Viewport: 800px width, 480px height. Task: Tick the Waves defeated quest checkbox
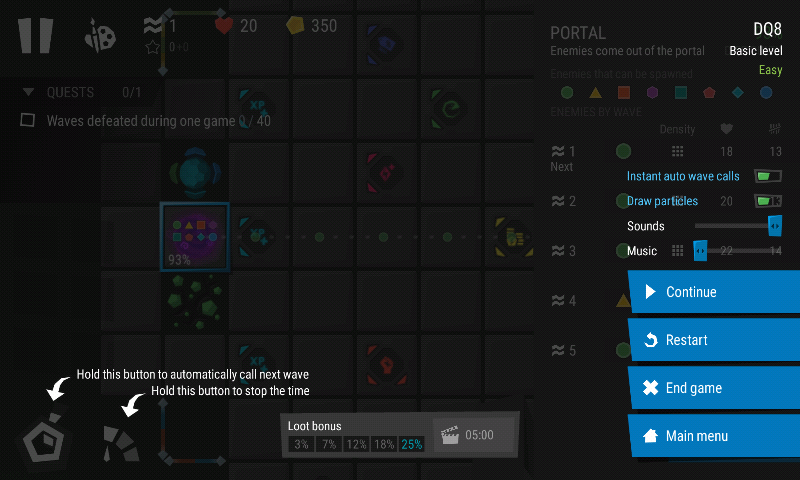28,121
